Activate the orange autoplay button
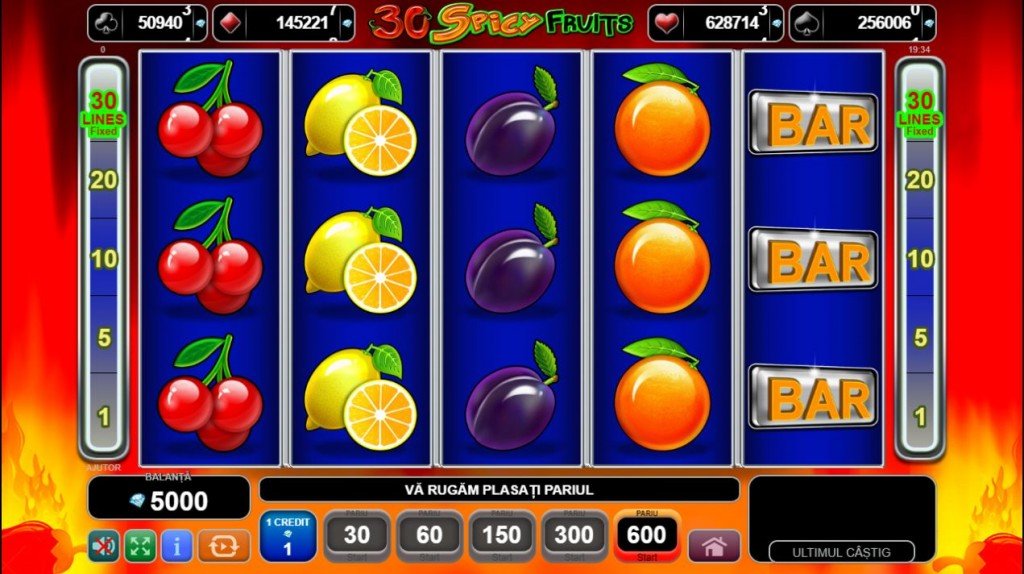Screen dimensions: 1024x574 click(x=224, y=546)
